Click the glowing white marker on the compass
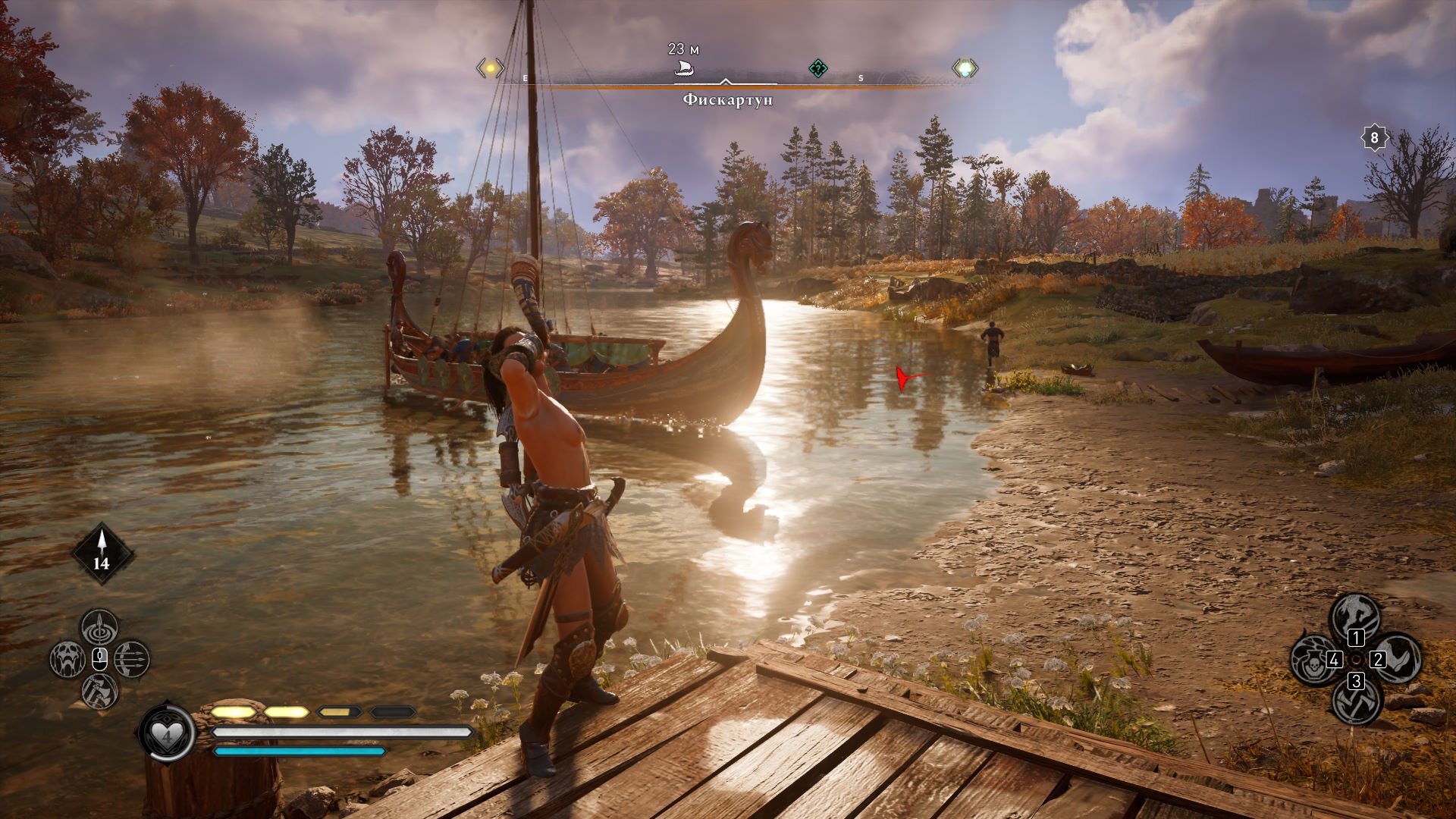1456x819 pixels. [965, 69]
